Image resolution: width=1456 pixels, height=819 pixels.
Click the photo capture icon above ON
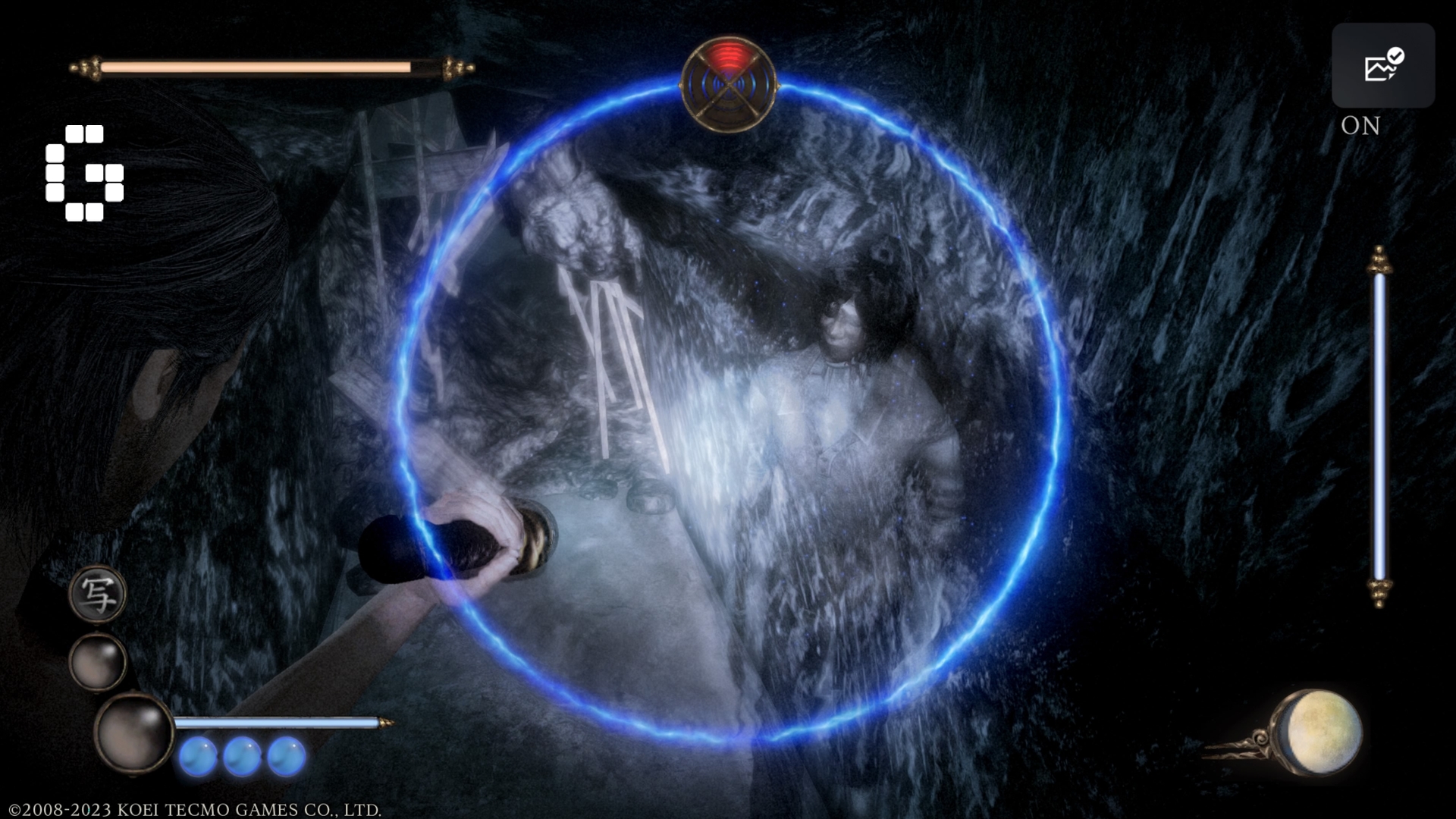tap(1382, 64)
